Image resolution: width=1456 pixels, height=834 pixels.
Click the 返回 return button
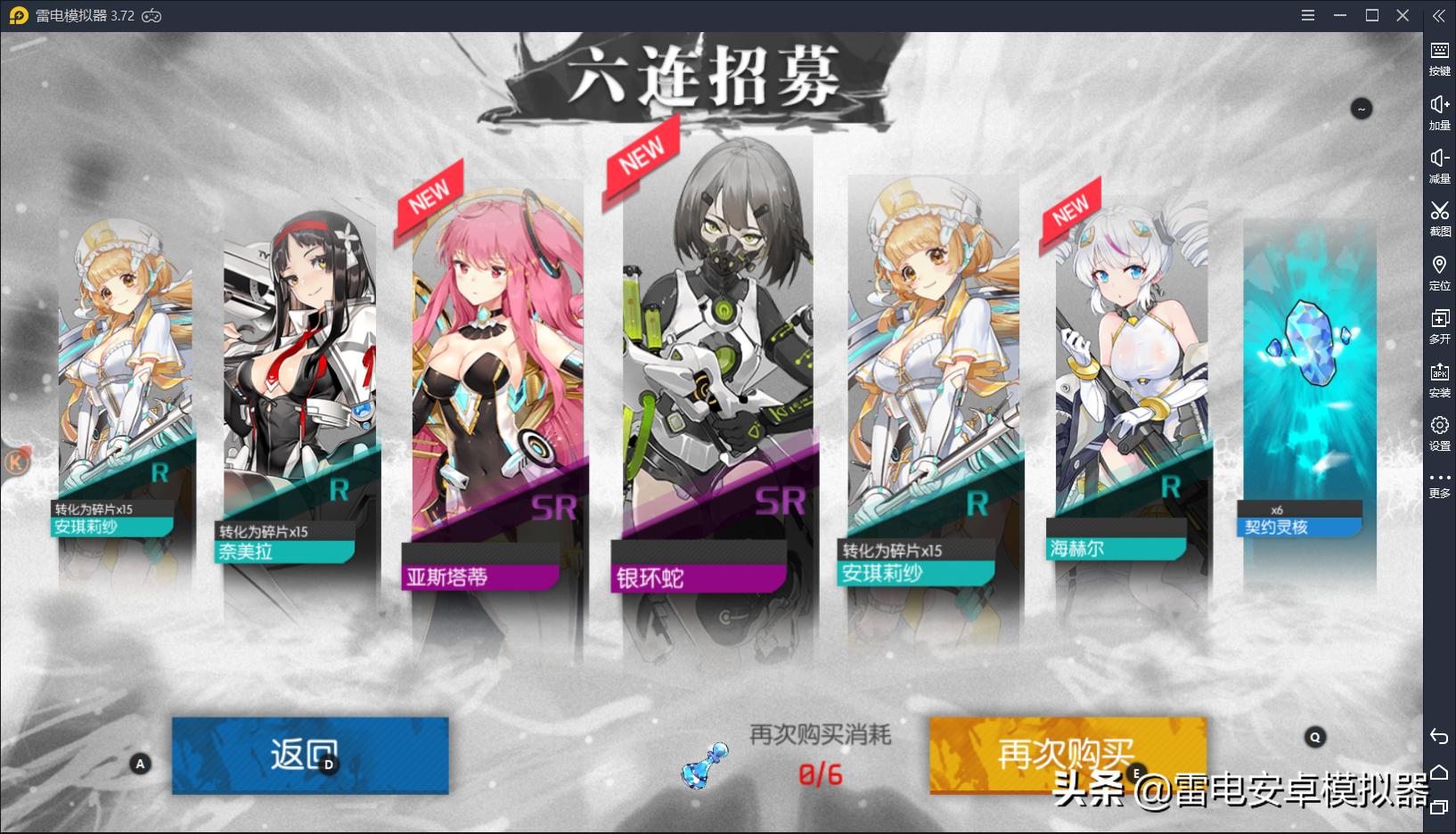310,755
